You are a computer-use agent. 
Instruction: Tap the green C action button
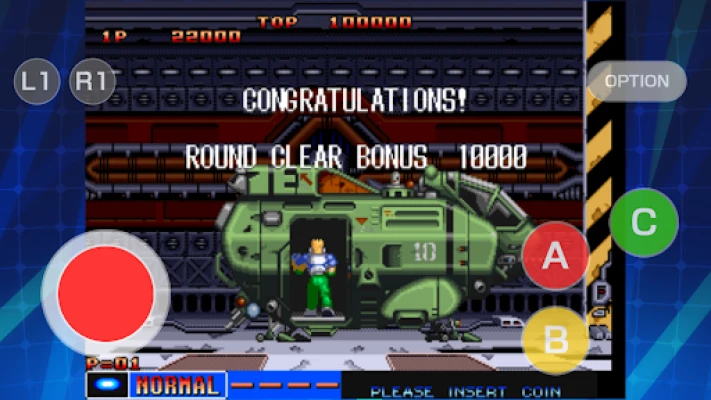(643, 222)
